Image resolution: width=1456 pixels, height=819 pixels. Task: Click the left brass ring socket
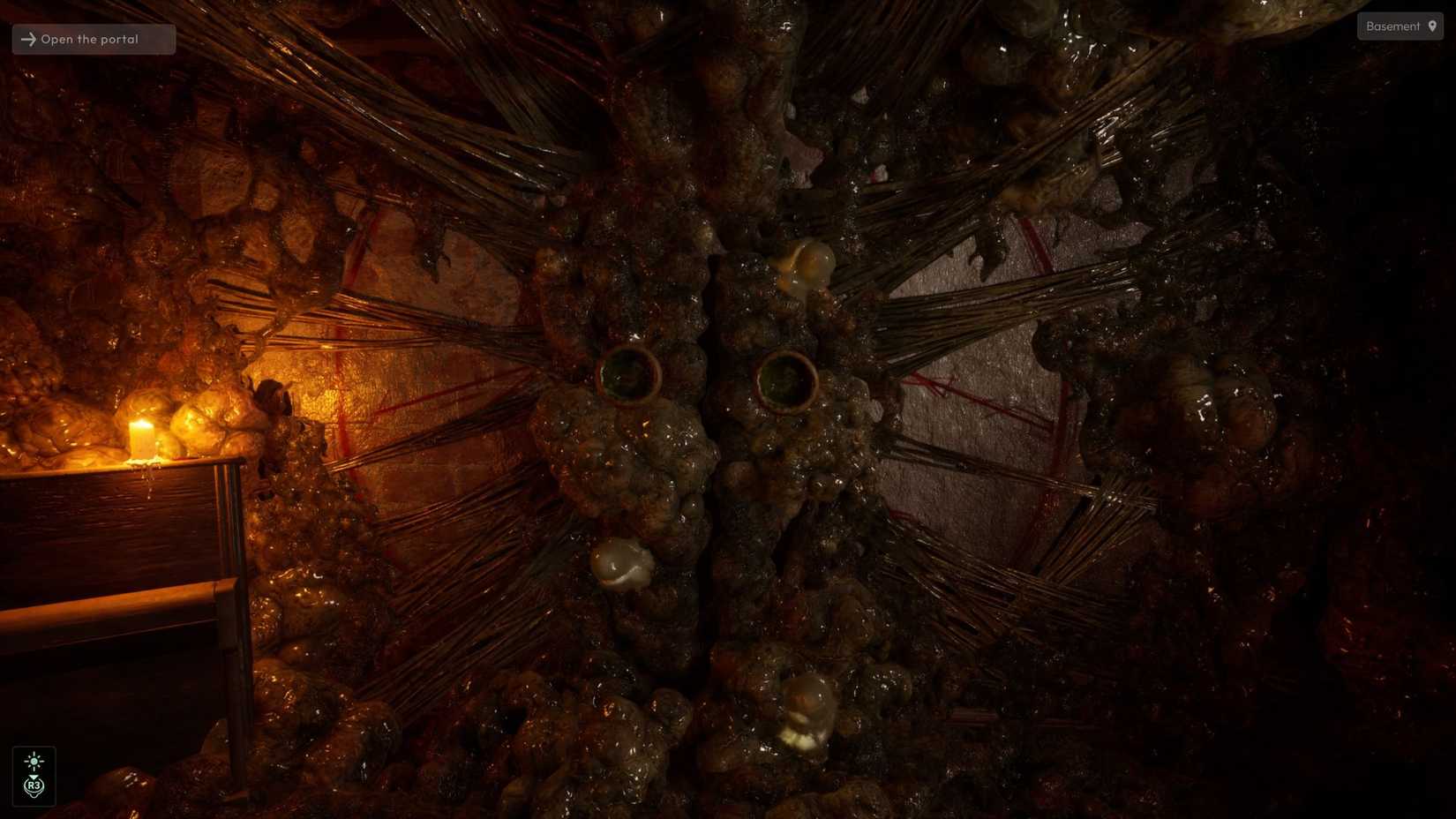632,375
